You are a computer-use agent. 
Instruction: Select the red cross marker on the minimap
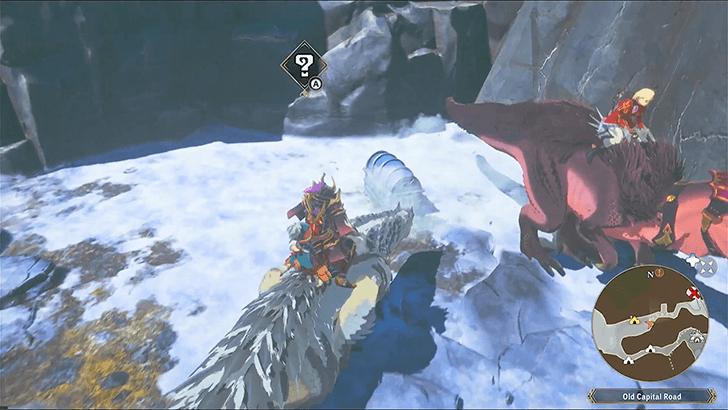(x=693, y=293)
